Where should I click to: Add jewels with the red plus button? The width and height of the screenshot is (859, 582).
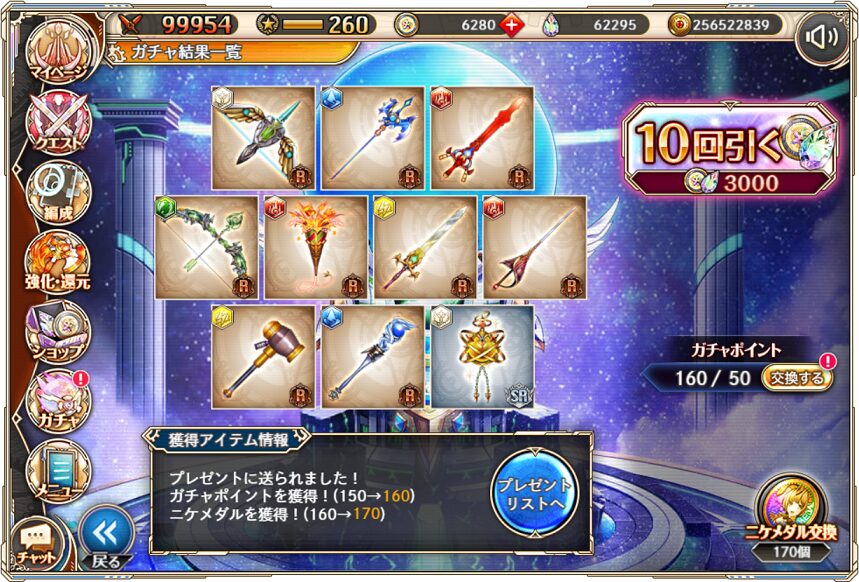[514, 25]
